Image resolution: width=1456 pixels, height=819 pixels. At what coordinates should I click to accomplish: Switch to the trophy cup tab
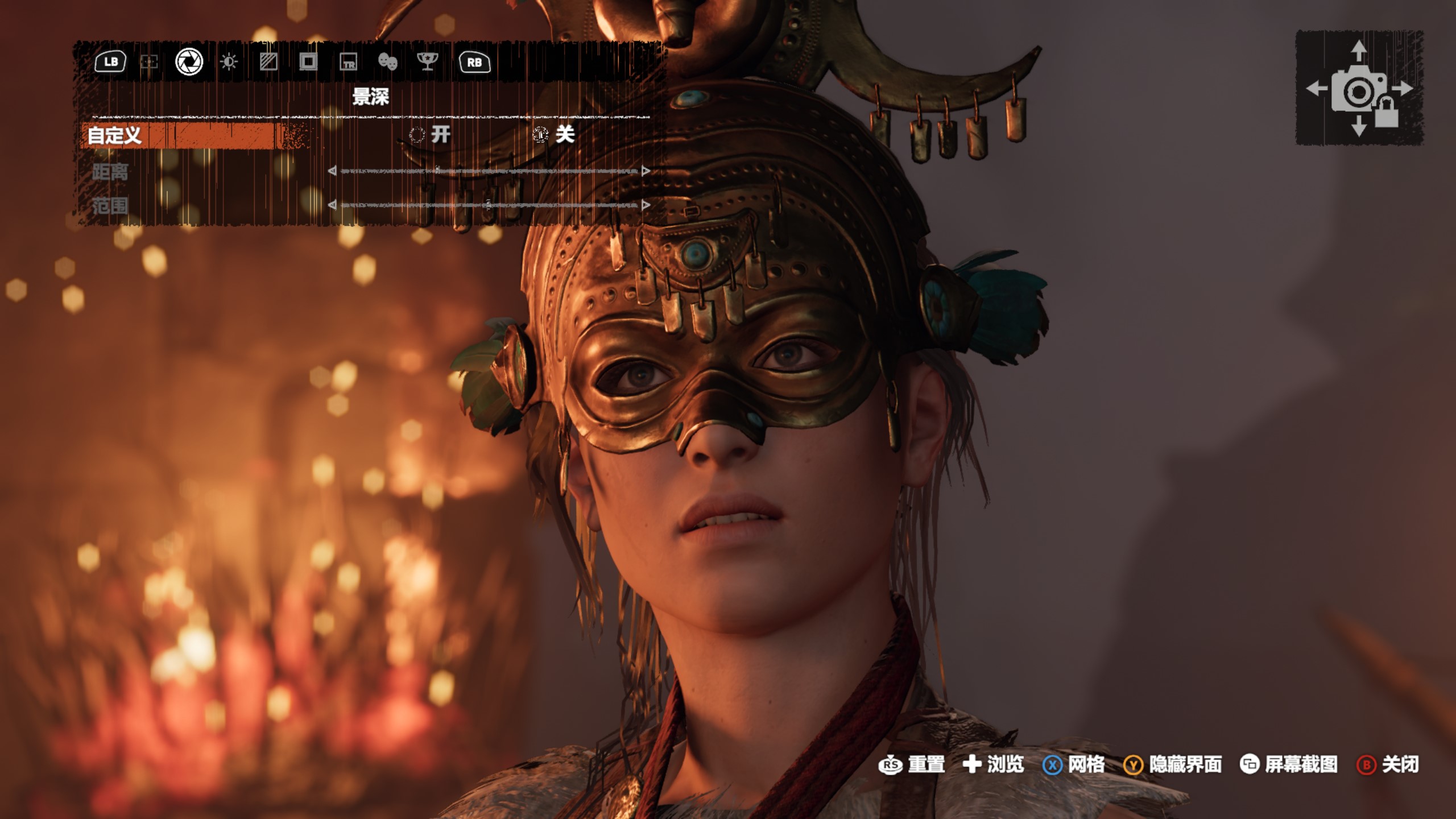coord(427,62)
